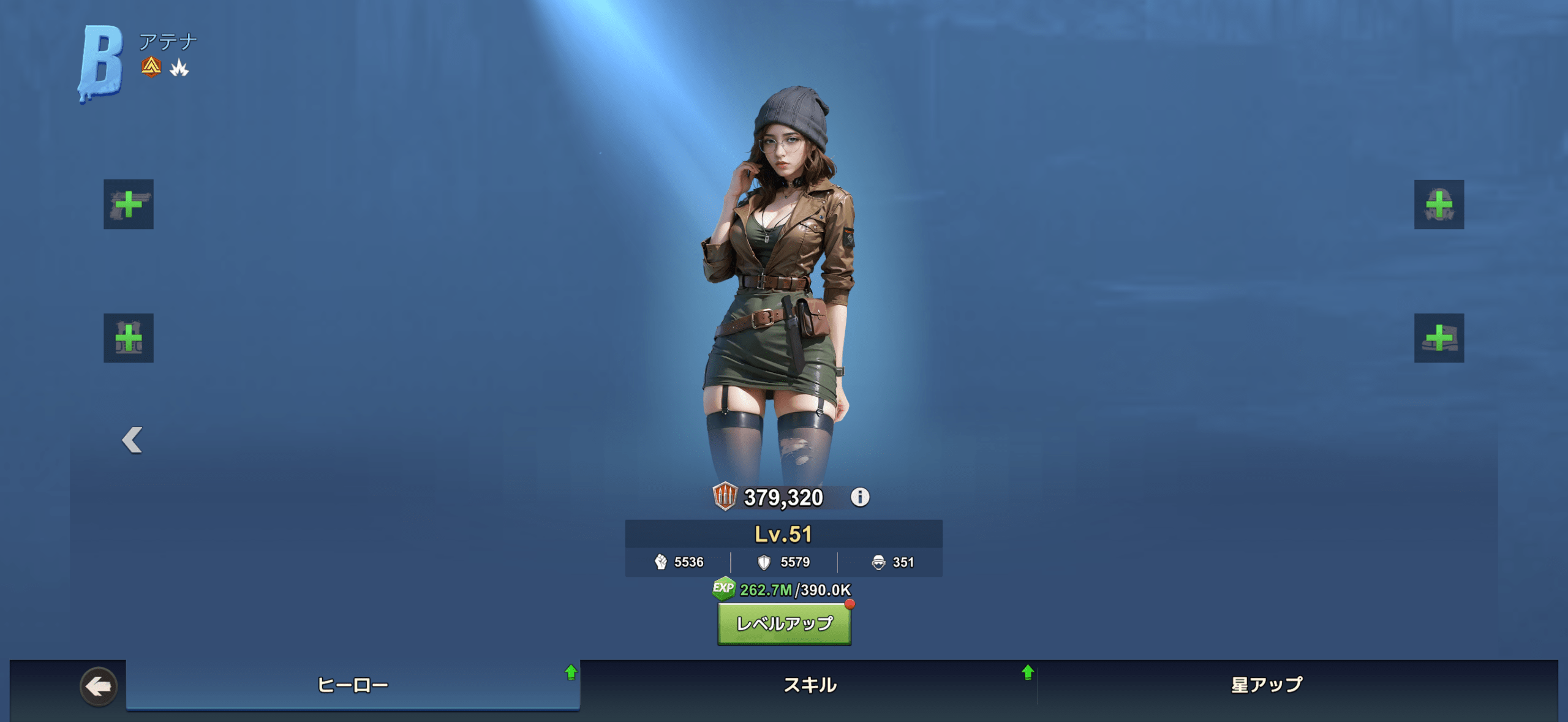The image size is (1568, 722).
Task: Add equipment to the pistol weapon slot
Action: coord(129,205)
